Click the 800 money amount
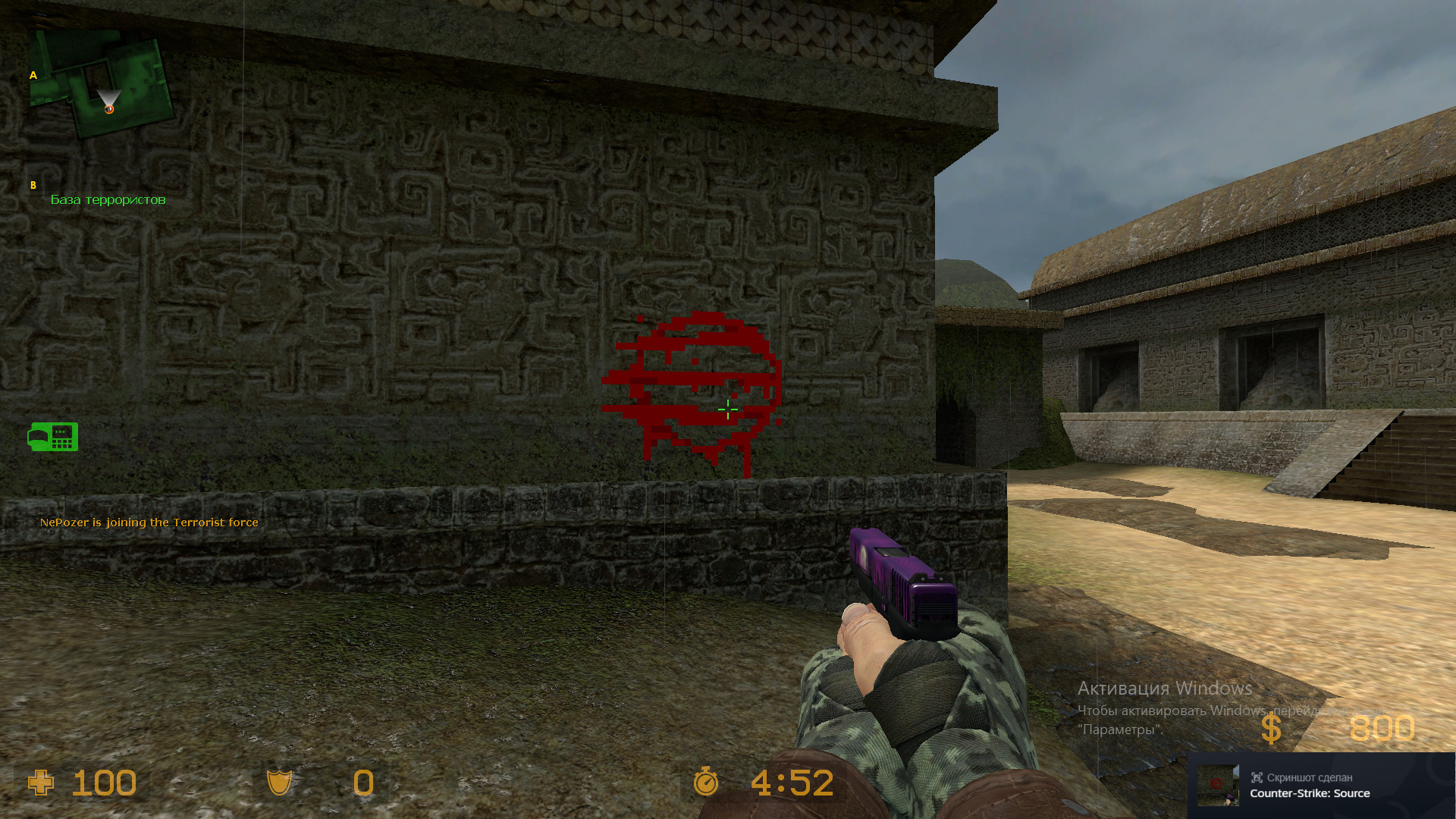Screen dimensions: 1456x819 coord(1382,729)
